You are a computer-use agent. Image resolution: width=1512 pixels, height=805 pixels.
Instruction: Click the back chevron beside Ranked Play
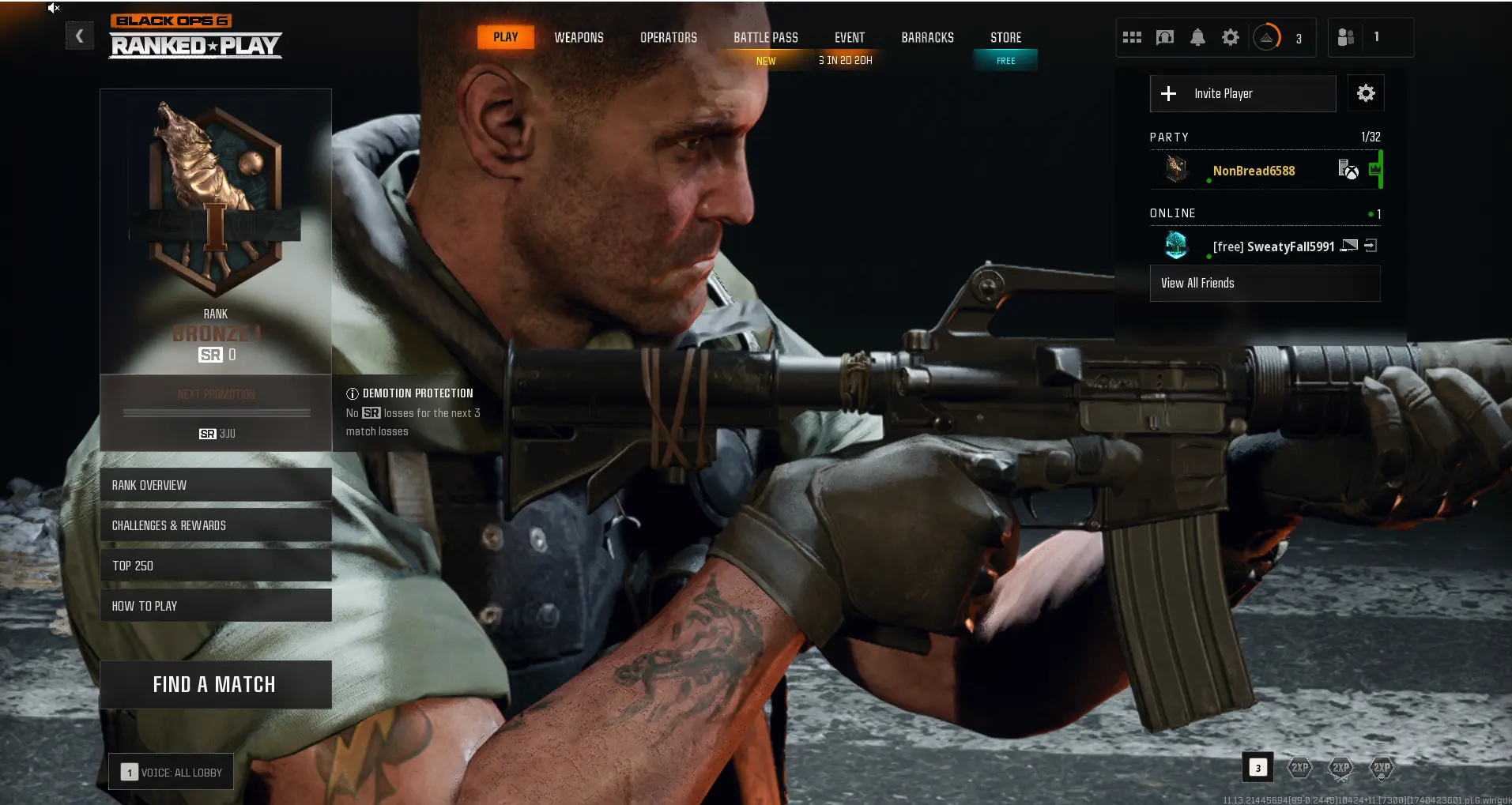click(79, 36)
